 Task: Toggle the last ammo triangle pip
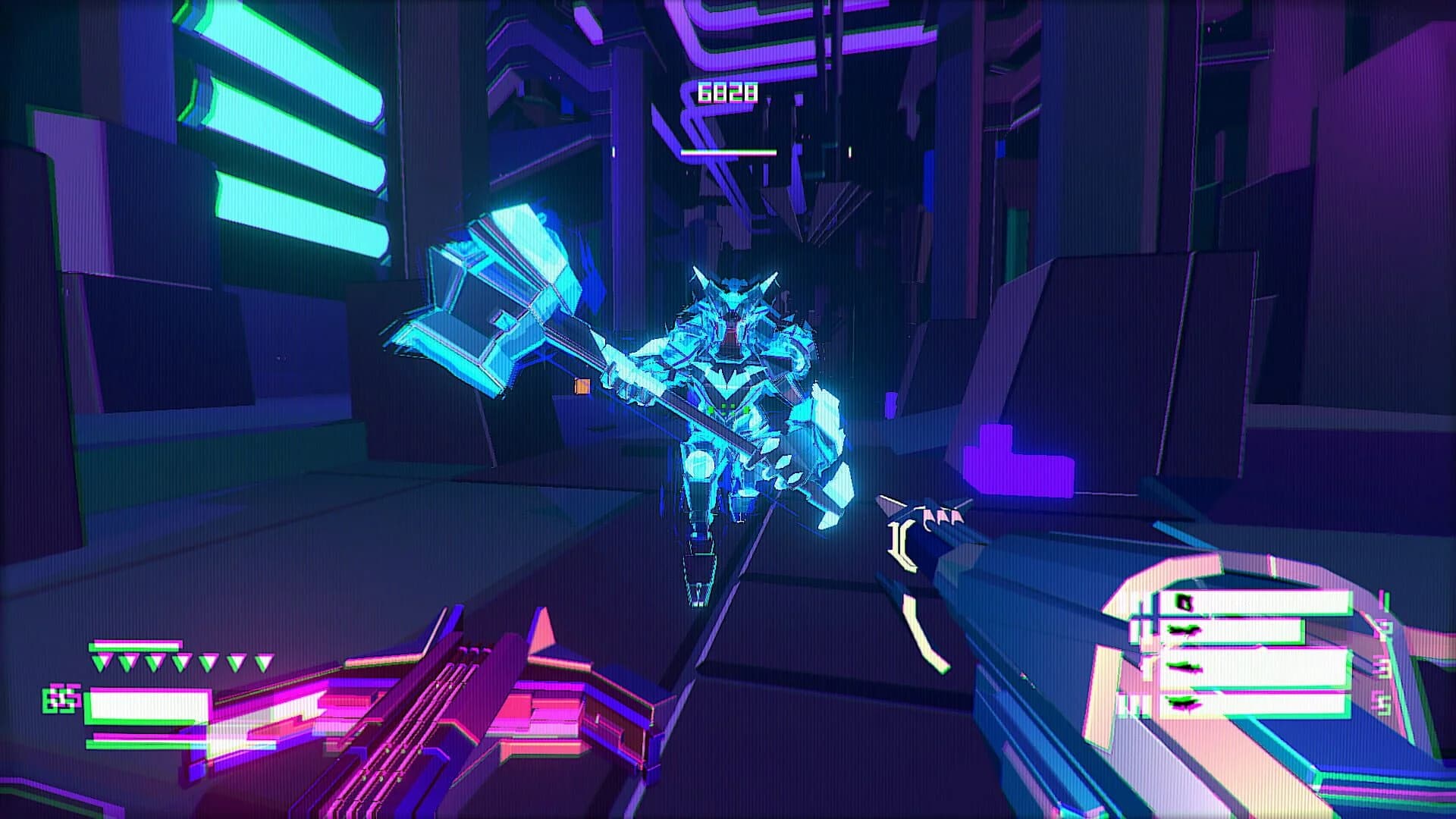pyautogui.click(x=263, y=661)
